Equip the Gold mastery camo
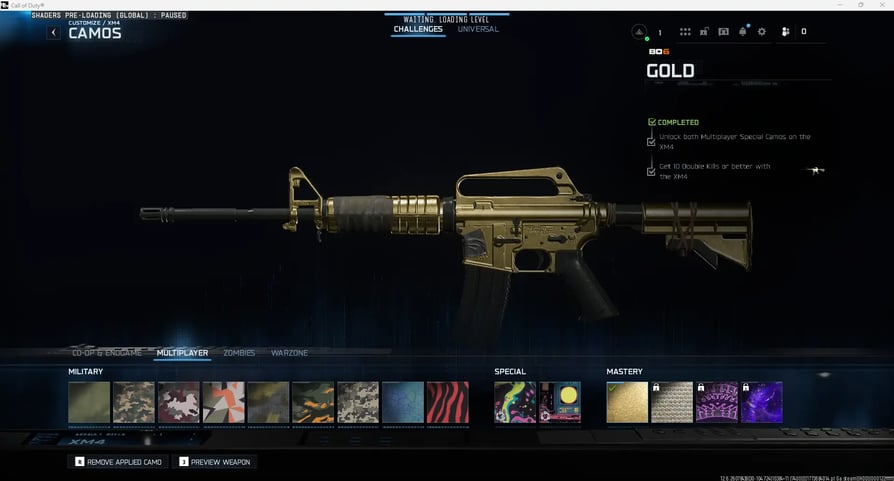Screen dimensions: 894x481 point(627,402)
